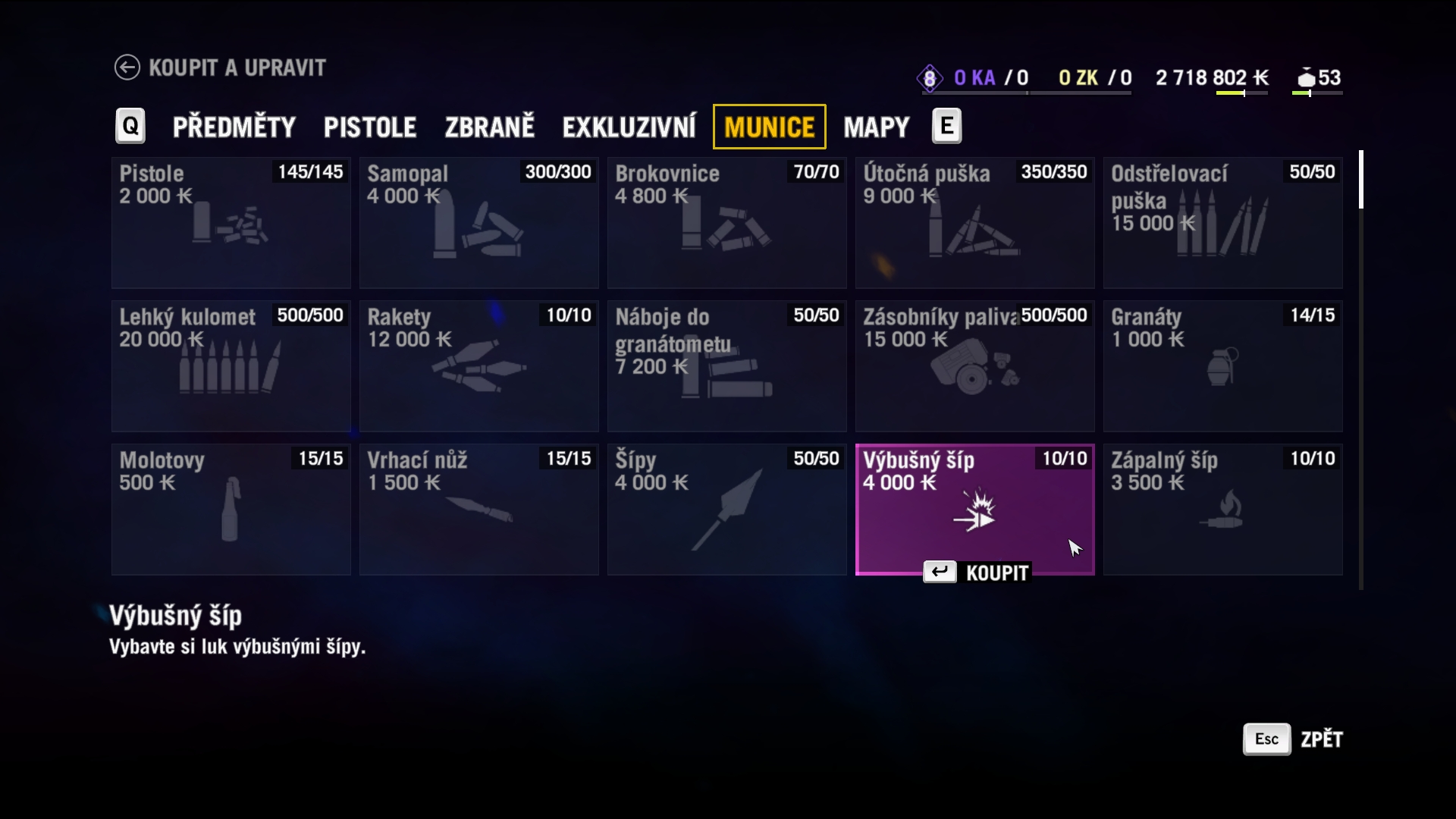Select the Pistole ammo tile
The height and width of the screenshot is (819, 1456).
coord(231,222)
